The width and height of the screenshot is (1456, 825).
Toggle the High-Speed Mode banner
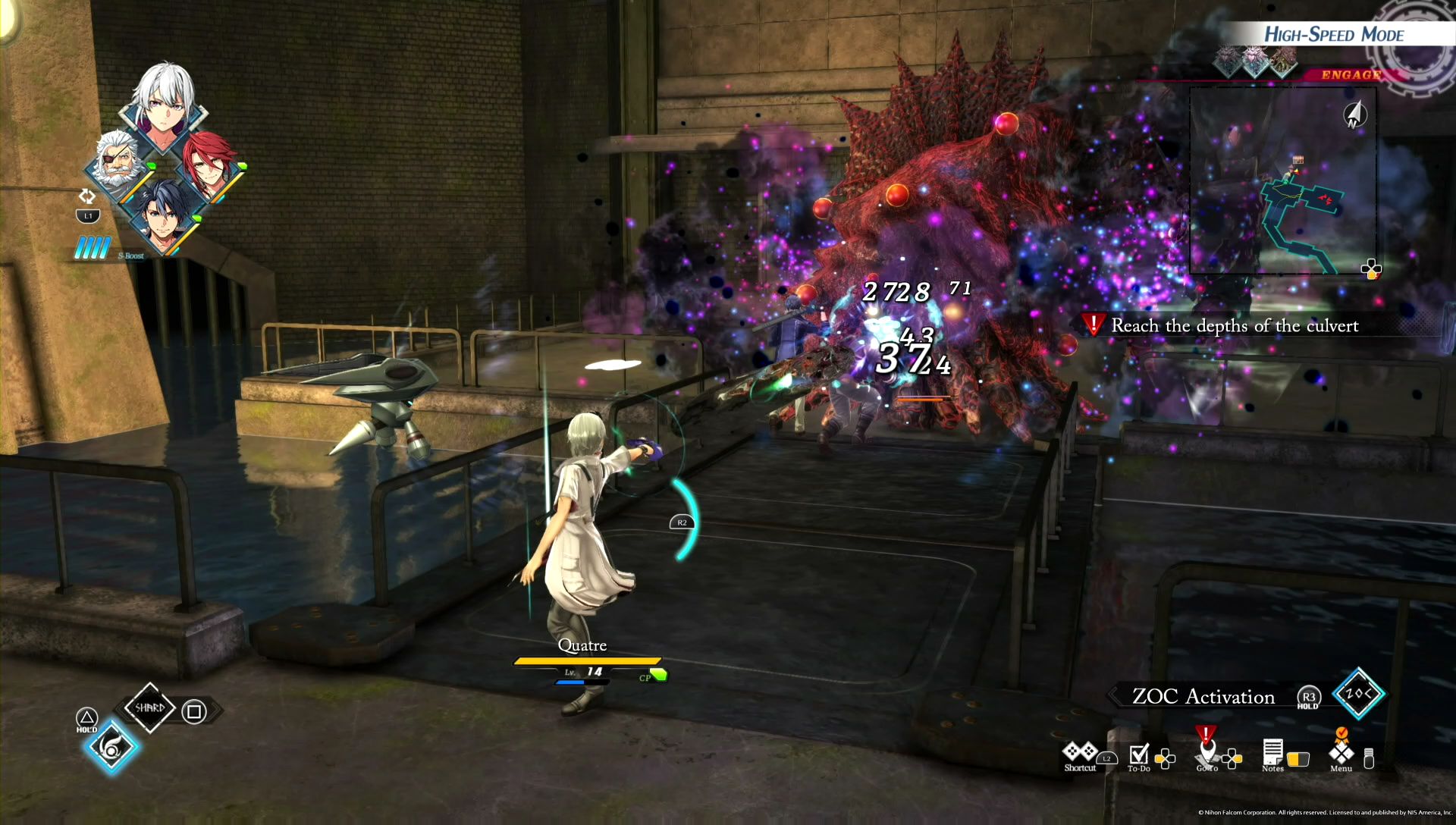1333,35
